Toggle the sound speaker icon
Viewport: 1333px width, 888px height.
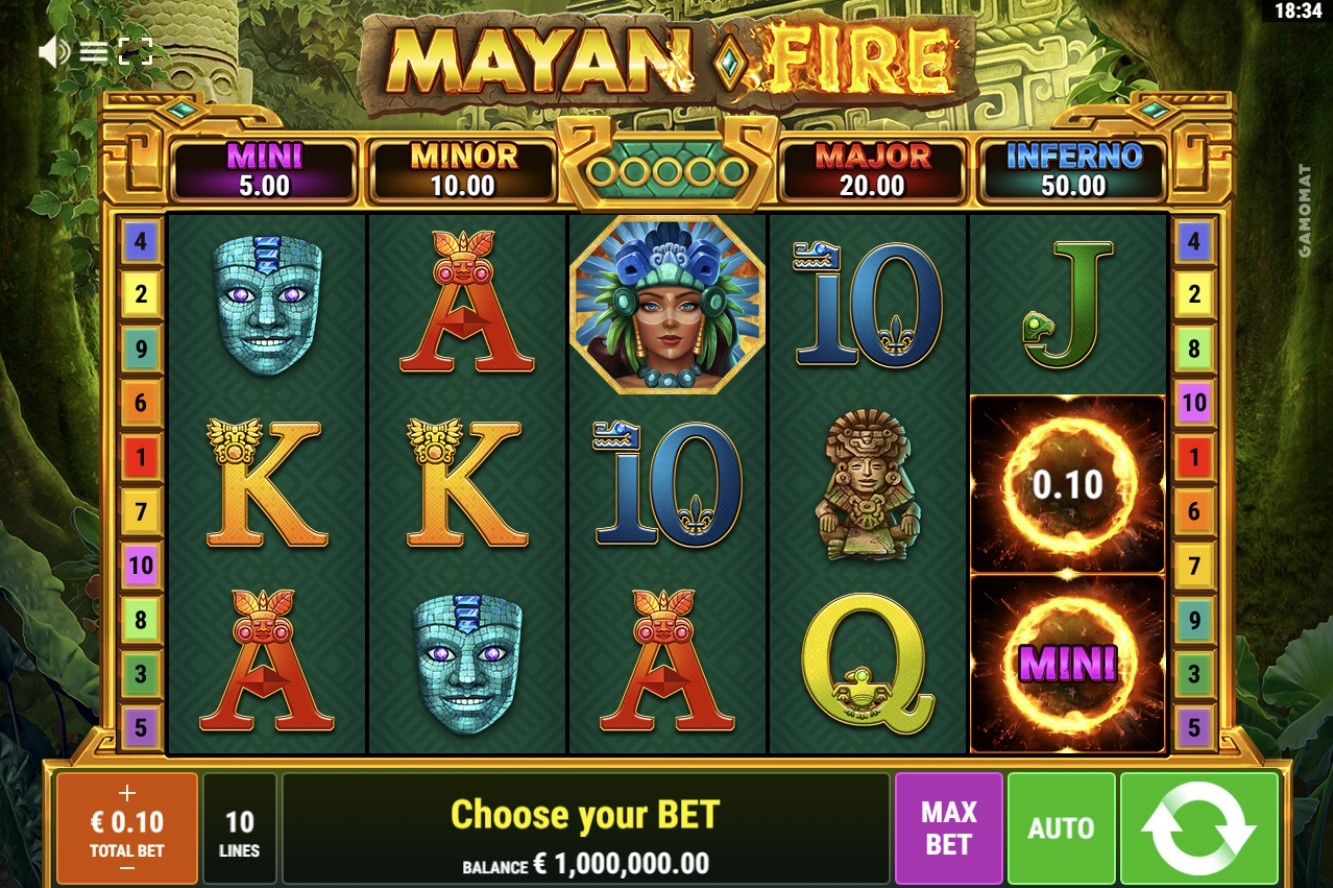click(x=52, y=52)
